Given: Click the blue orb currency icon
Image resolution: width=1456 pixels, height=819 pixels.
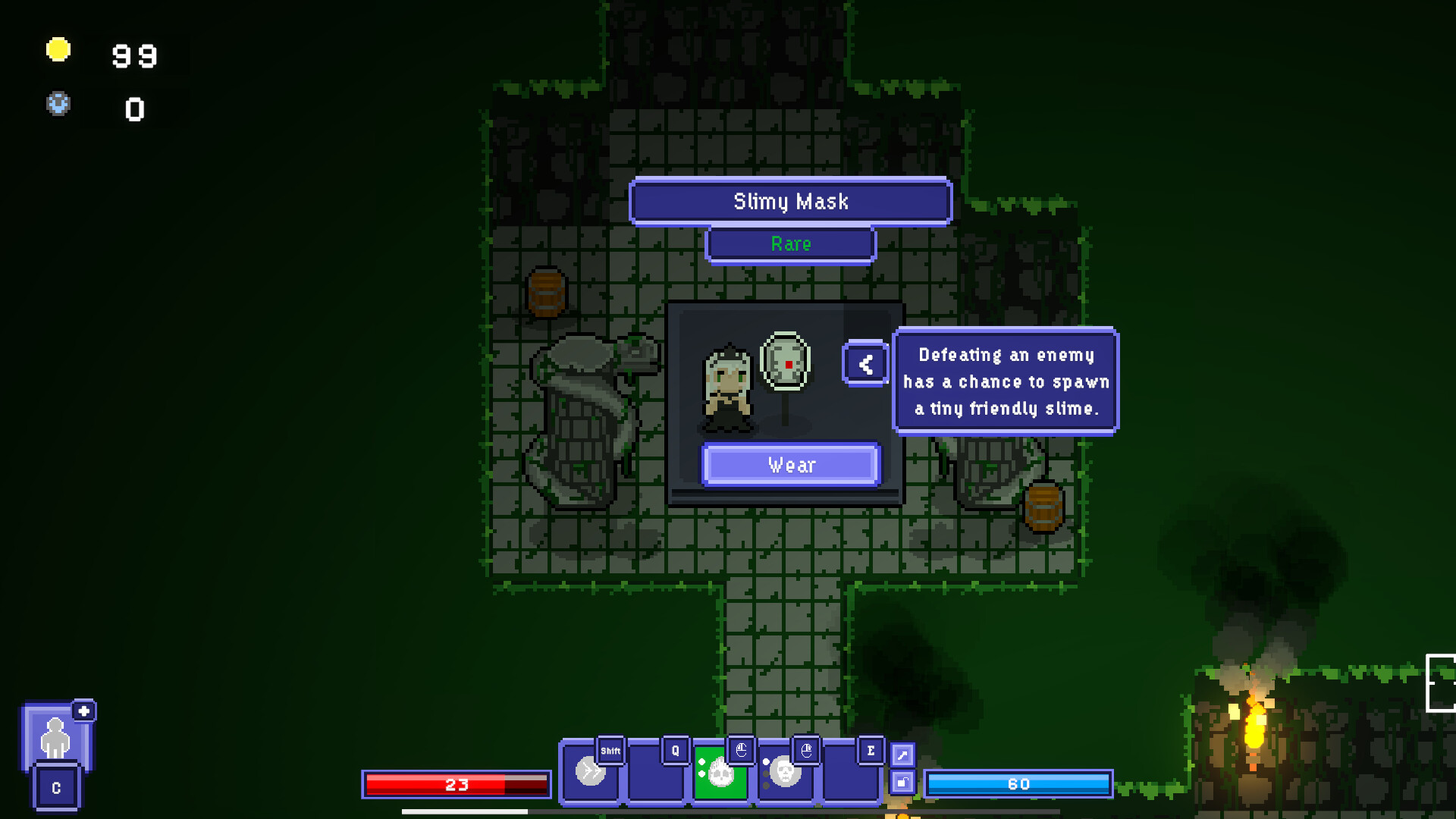Looking at the screenshot, I should point(58,105).
